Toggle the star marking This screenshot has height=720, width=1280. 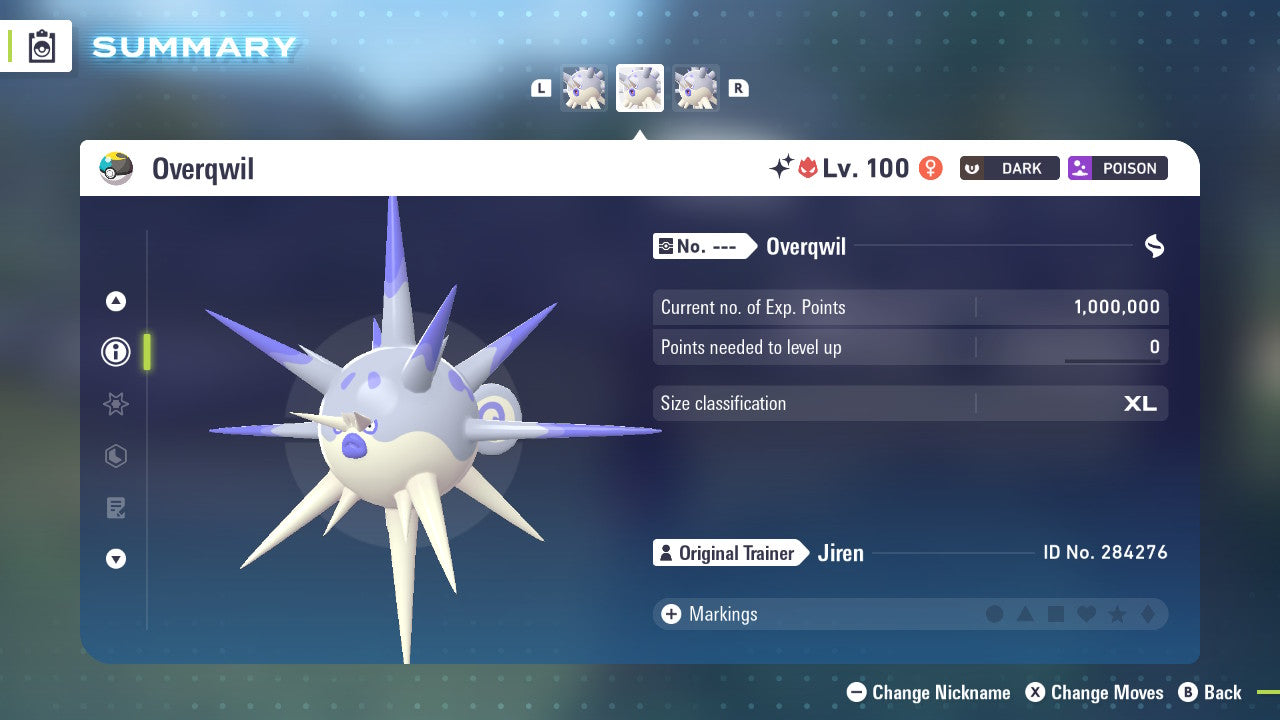pos(1117,614)
